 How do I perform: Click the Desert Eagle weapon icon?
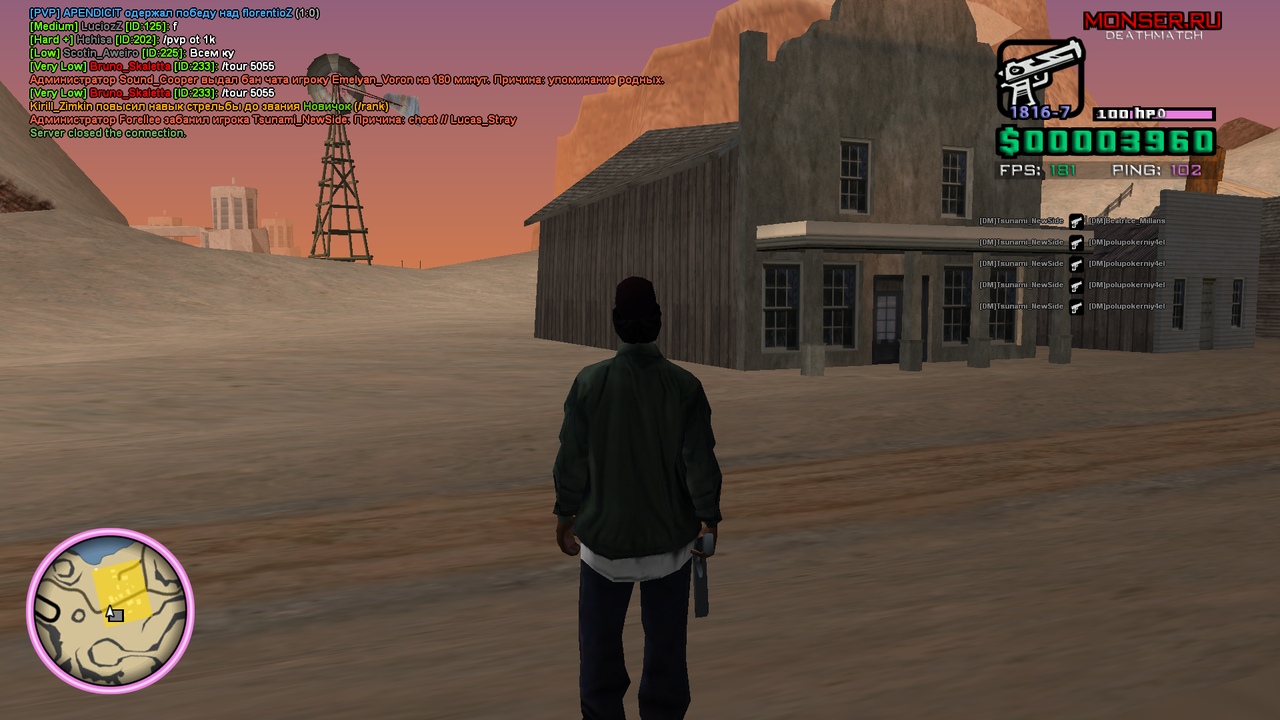point(1039,76)
